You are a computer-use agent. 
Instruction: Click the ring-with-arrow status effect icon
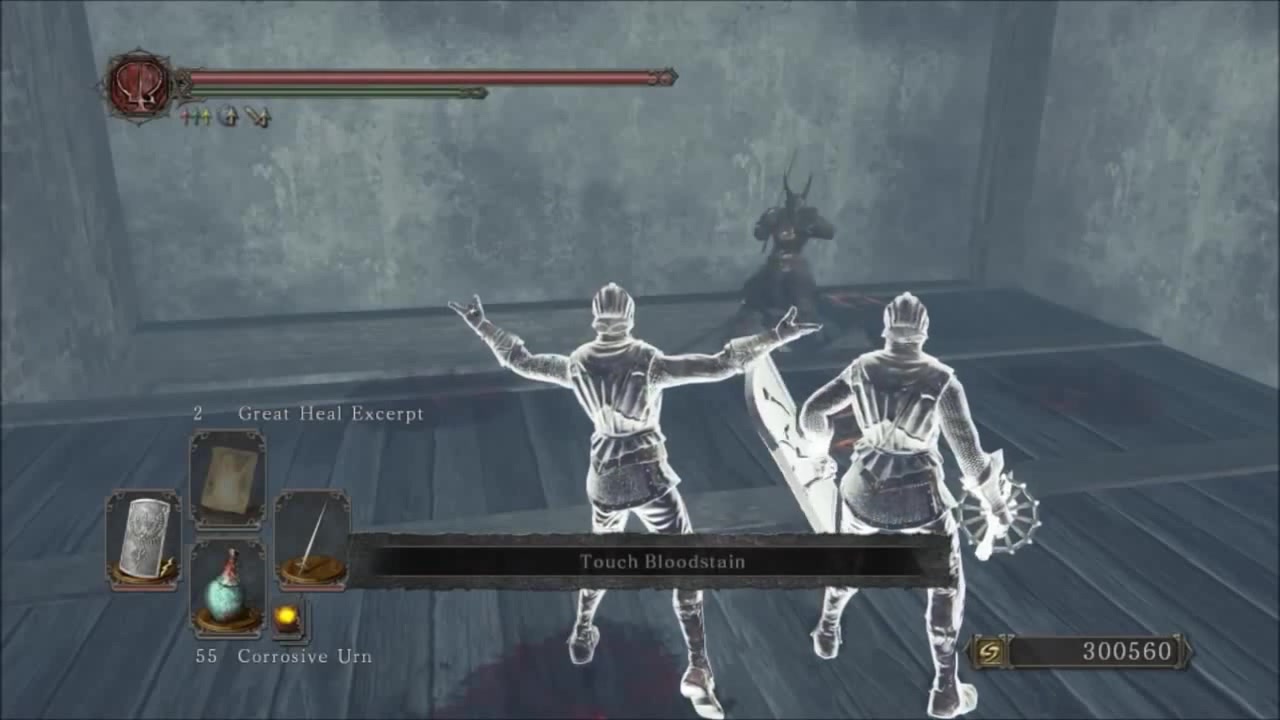click(228, 117)
